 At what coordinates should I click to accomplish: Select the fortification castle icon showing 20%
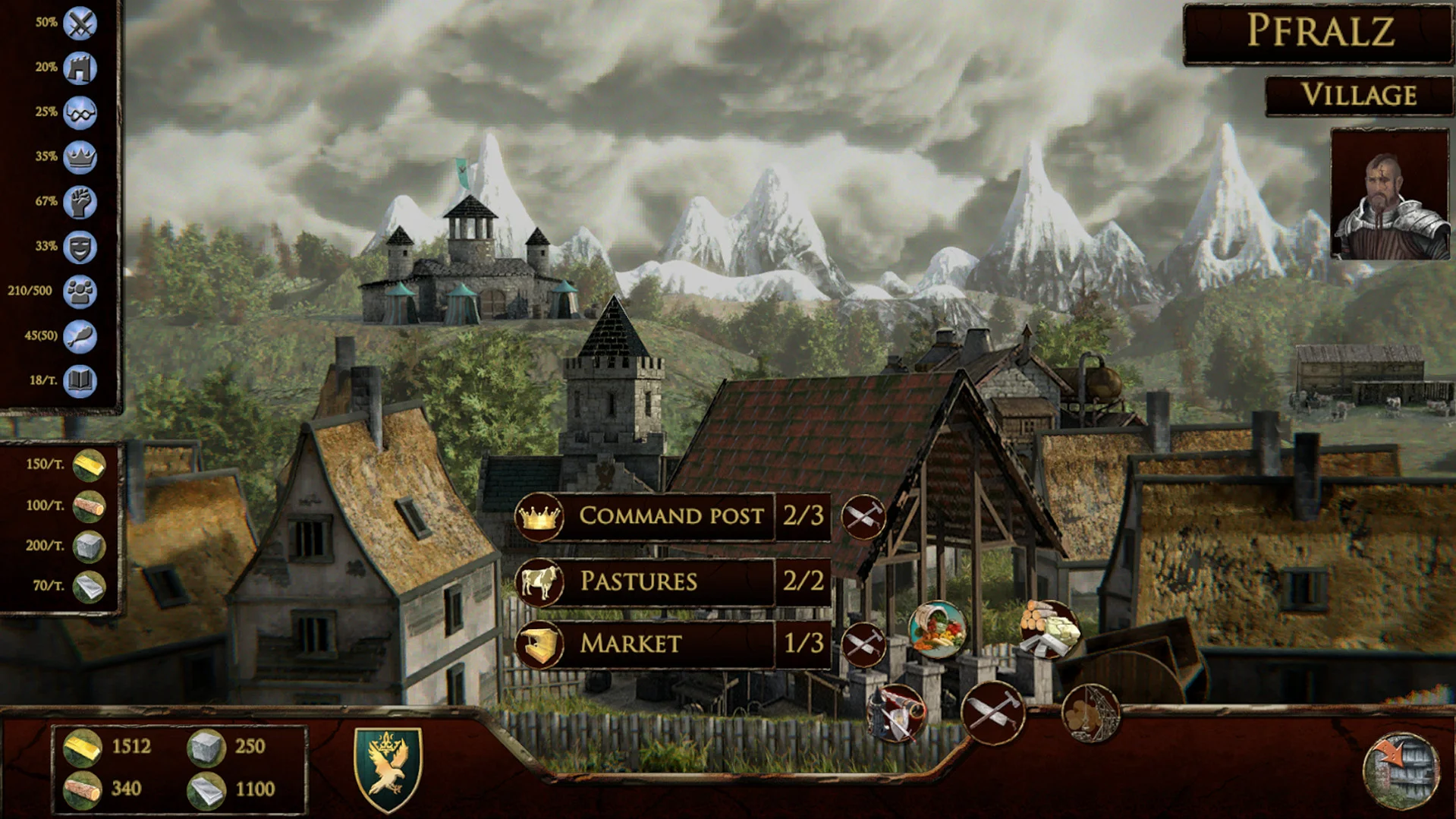click(x=79, y=67)
